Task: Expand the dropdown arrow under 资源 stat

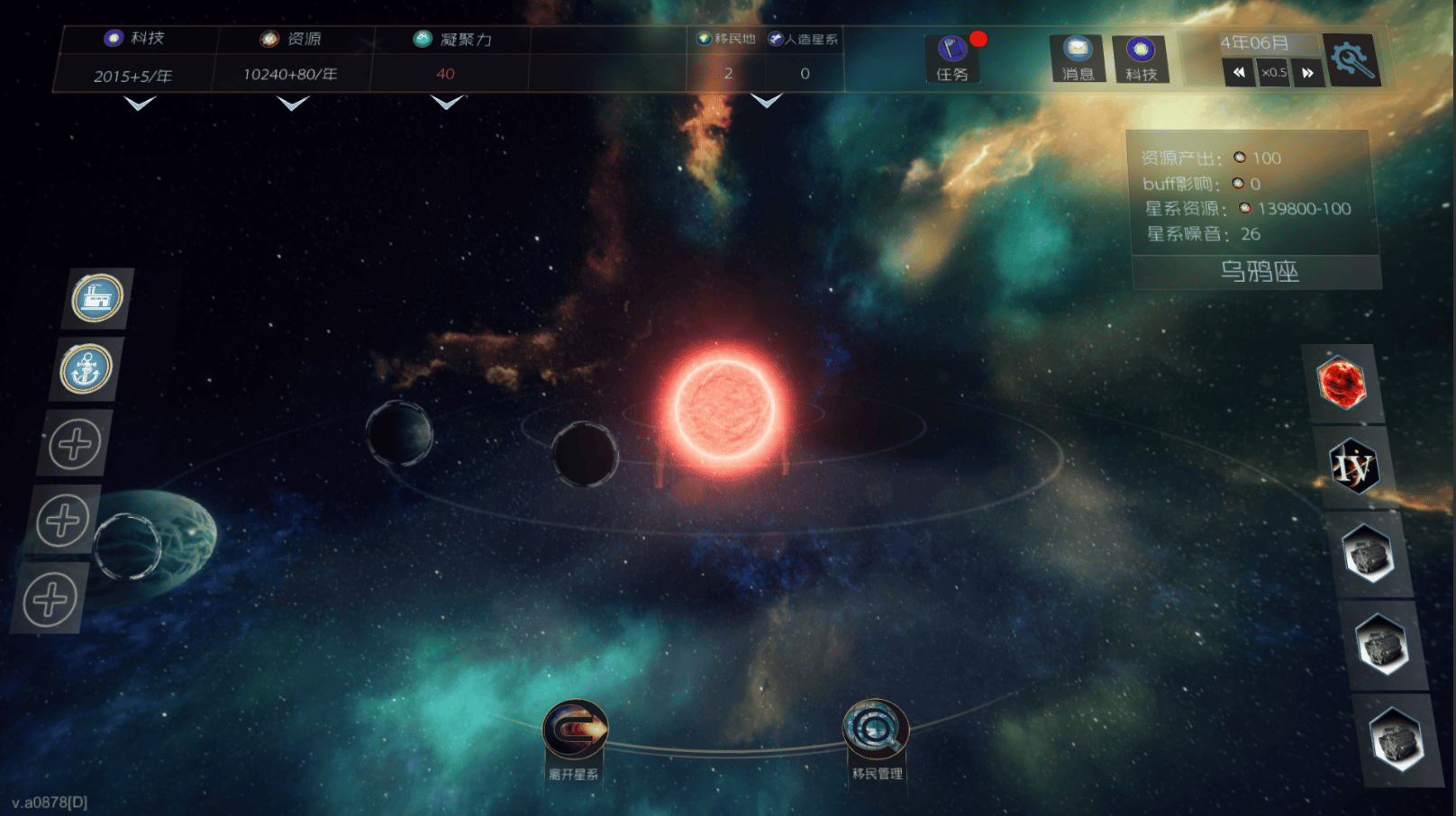Action: [293, 104]
